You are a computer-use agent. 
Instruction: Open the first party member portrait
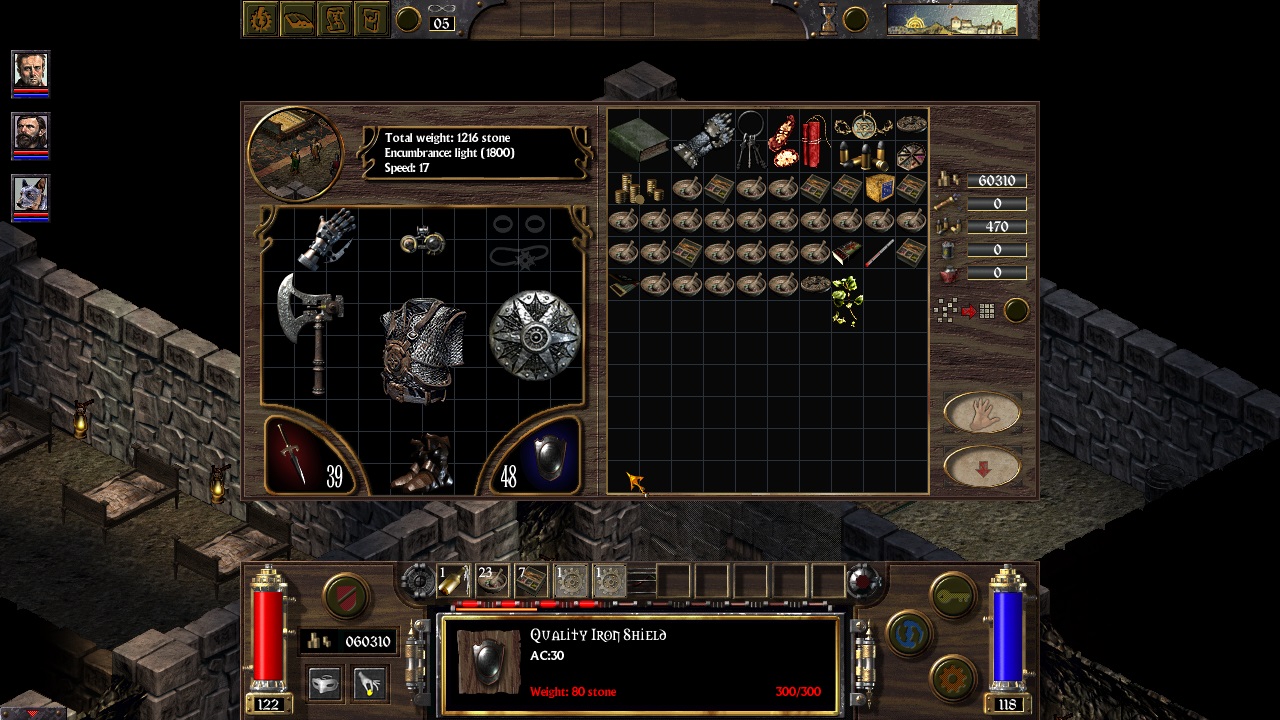[30, 70]
